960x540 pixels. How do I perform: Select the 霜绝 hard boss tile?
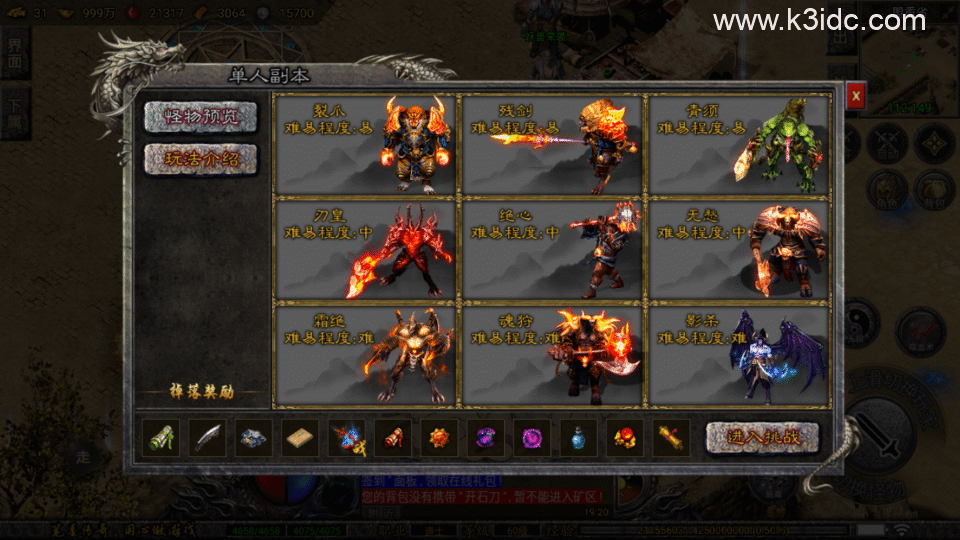[x=364, y=354]
